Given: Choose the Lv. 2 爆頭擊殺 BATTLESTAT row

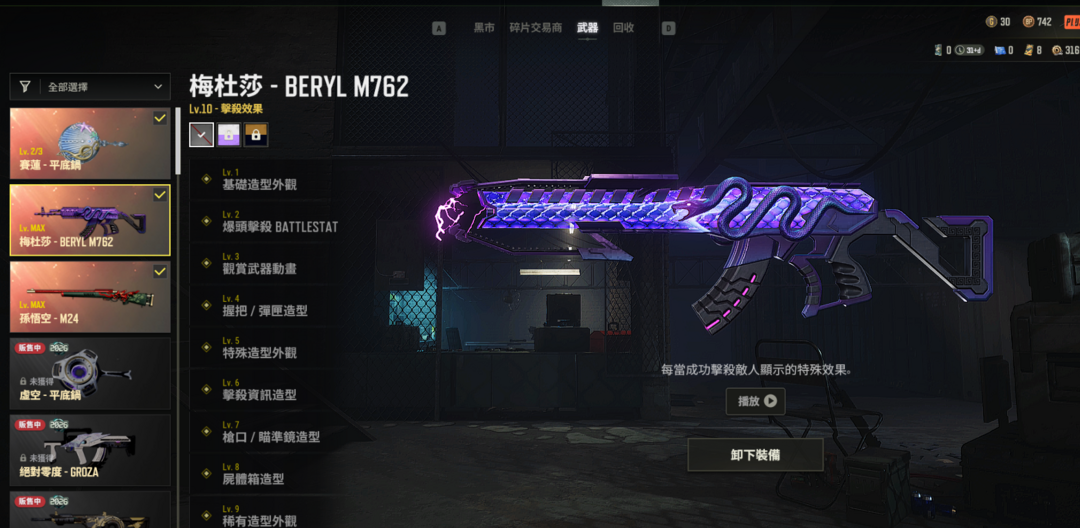Looking at the screenshot, I should pos(278,222).
